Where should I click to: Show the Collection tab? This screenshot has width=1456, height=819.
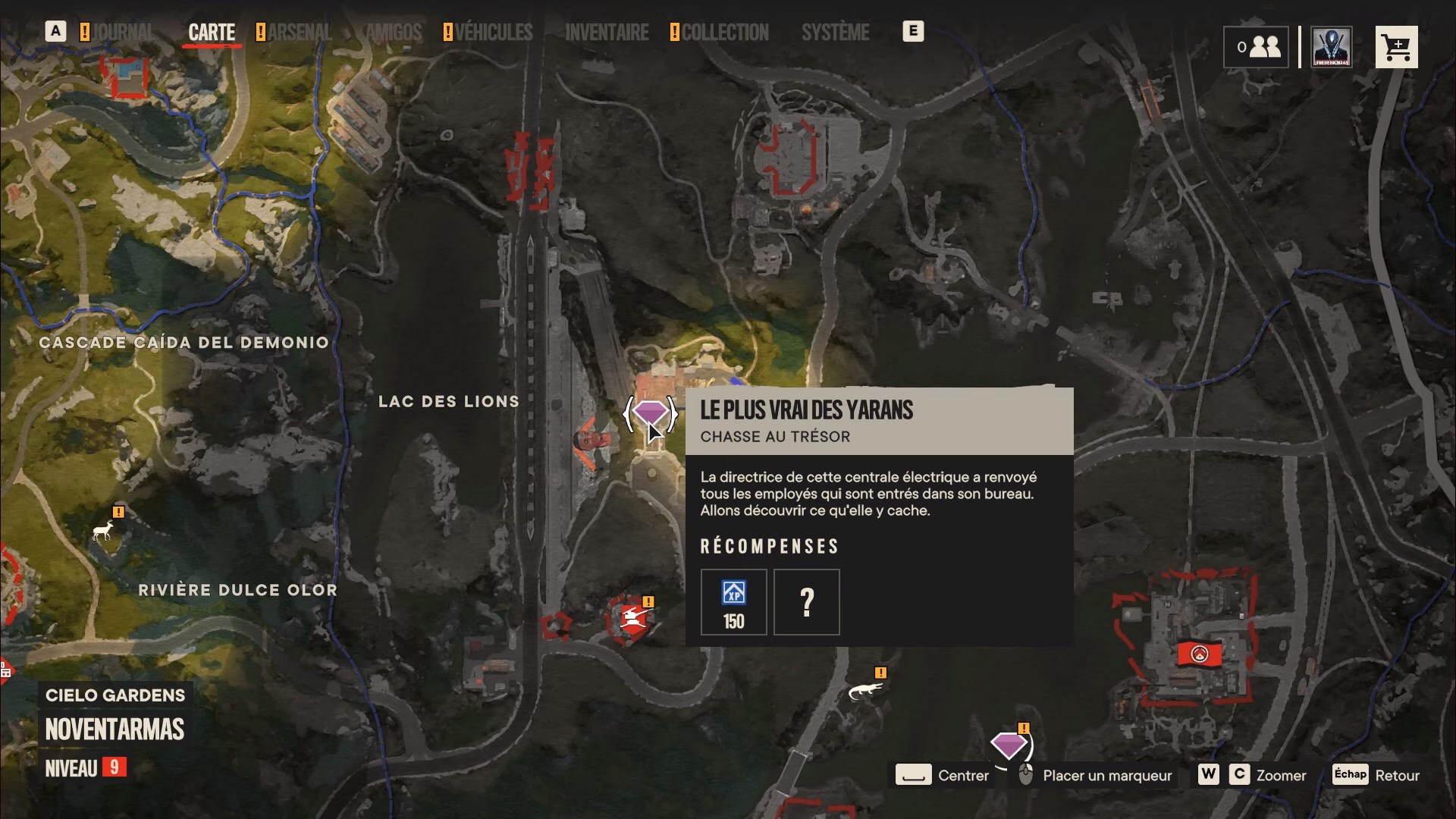[x=724, y=32]
